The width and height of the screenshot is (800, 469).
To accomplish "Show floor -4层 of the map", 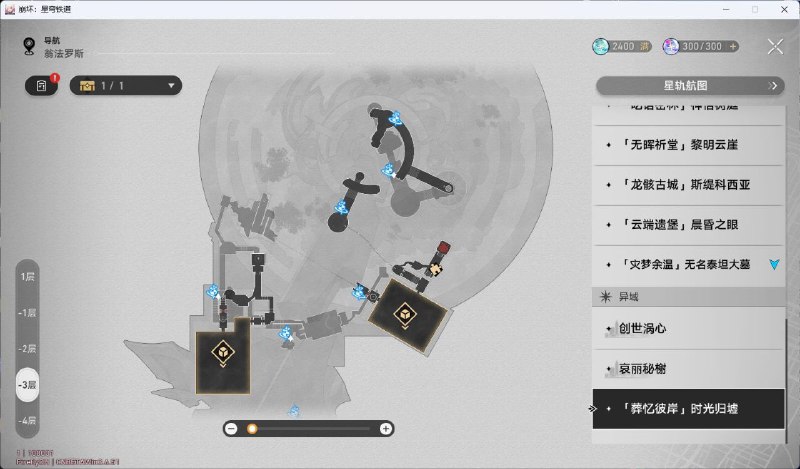I will tap(29, 420).
